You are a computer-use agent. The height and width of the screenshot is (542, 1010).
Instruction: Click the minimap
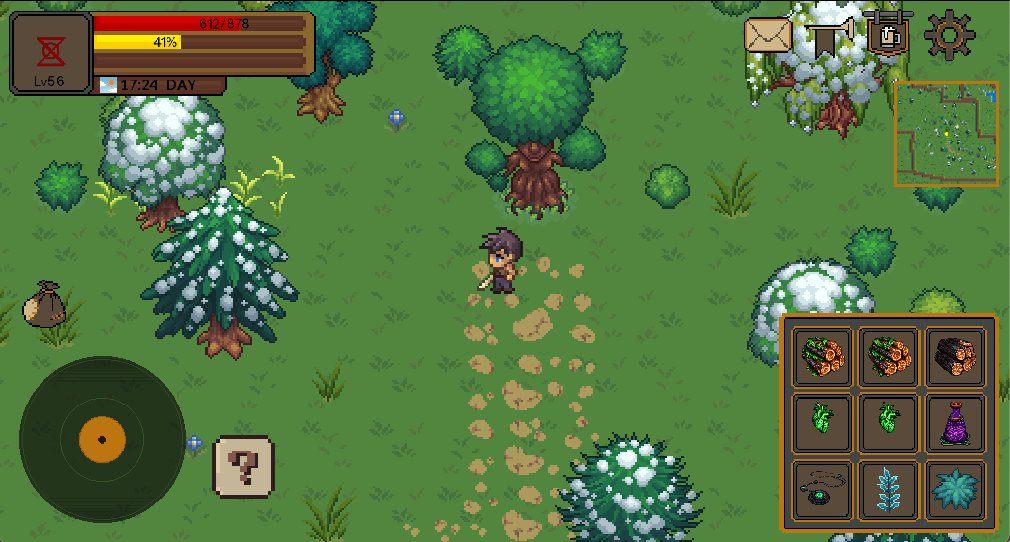[946, 133]
